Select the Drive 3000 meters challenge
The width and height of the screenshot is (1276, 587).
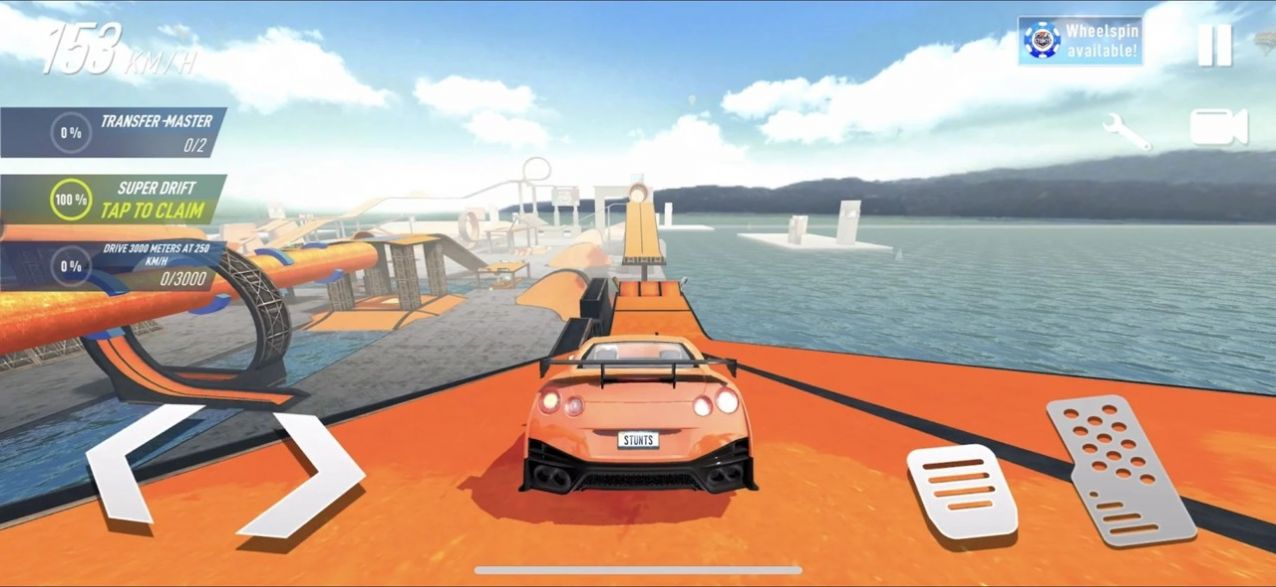click(x=113, y=265)
